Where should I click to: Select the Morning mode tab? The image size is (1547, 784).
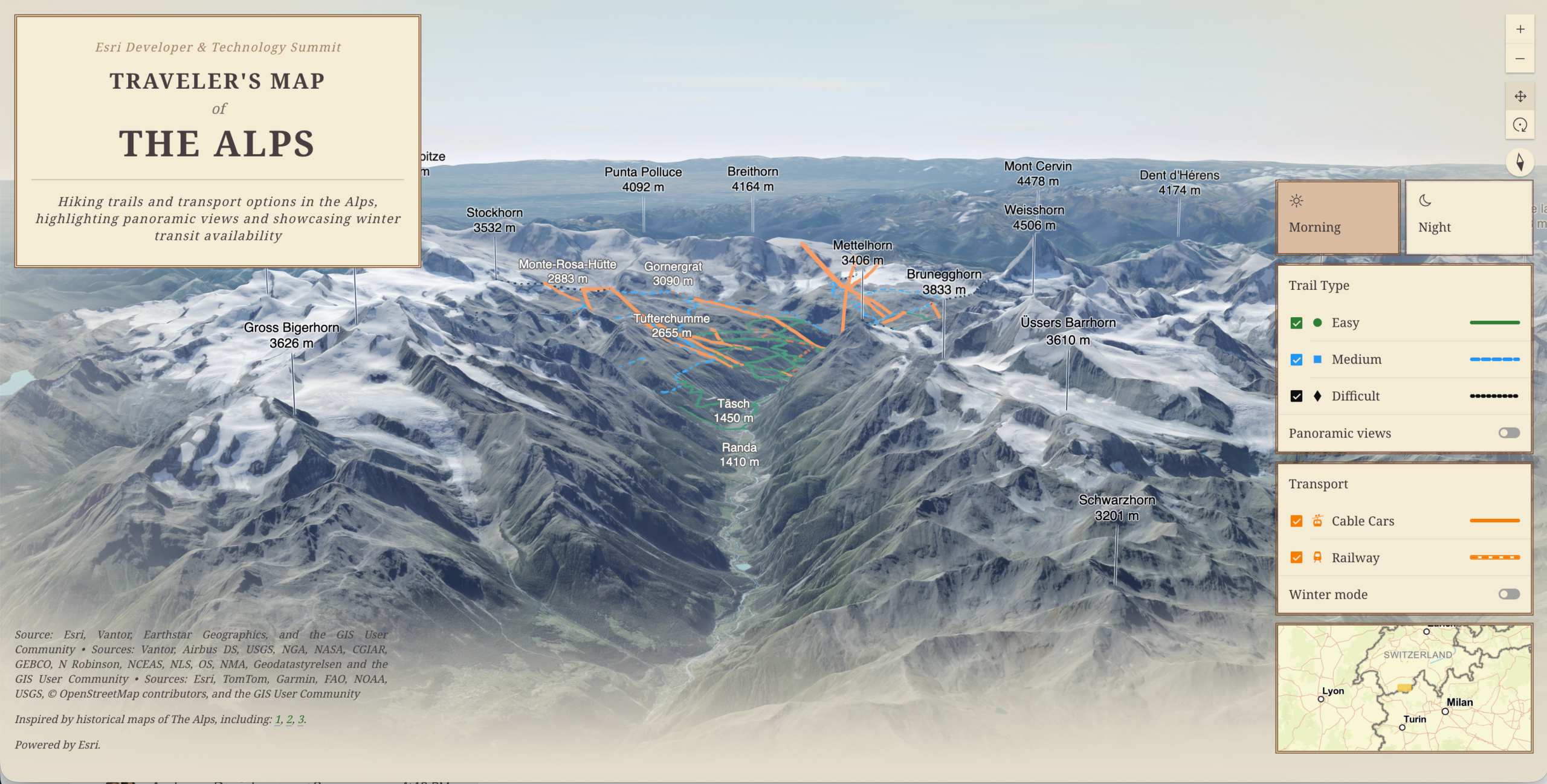(x=1338, y=217)
